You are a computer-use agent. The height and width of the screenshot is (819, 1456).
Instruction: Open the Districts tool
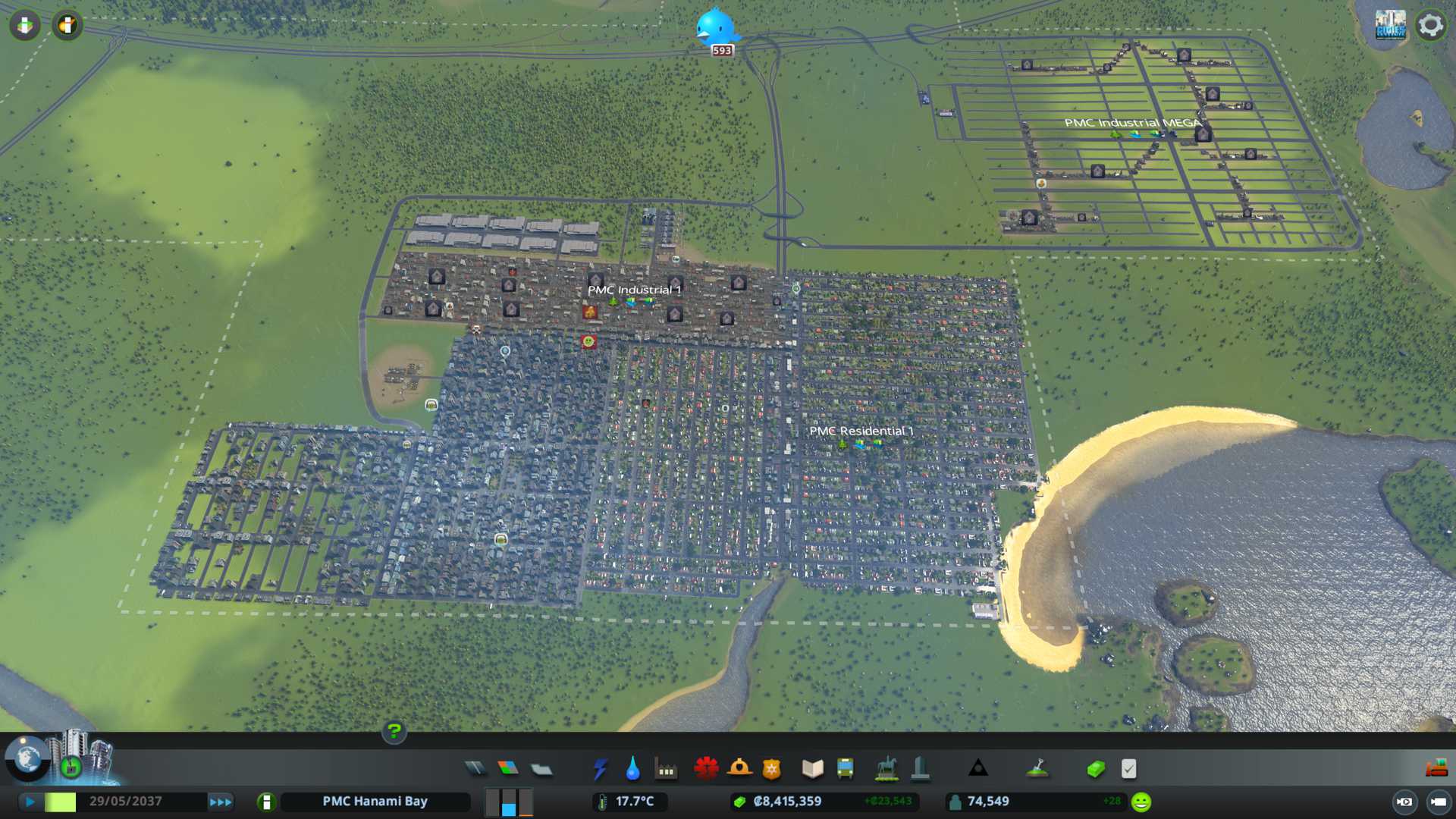pyautogui.click(x=541, y=769)
